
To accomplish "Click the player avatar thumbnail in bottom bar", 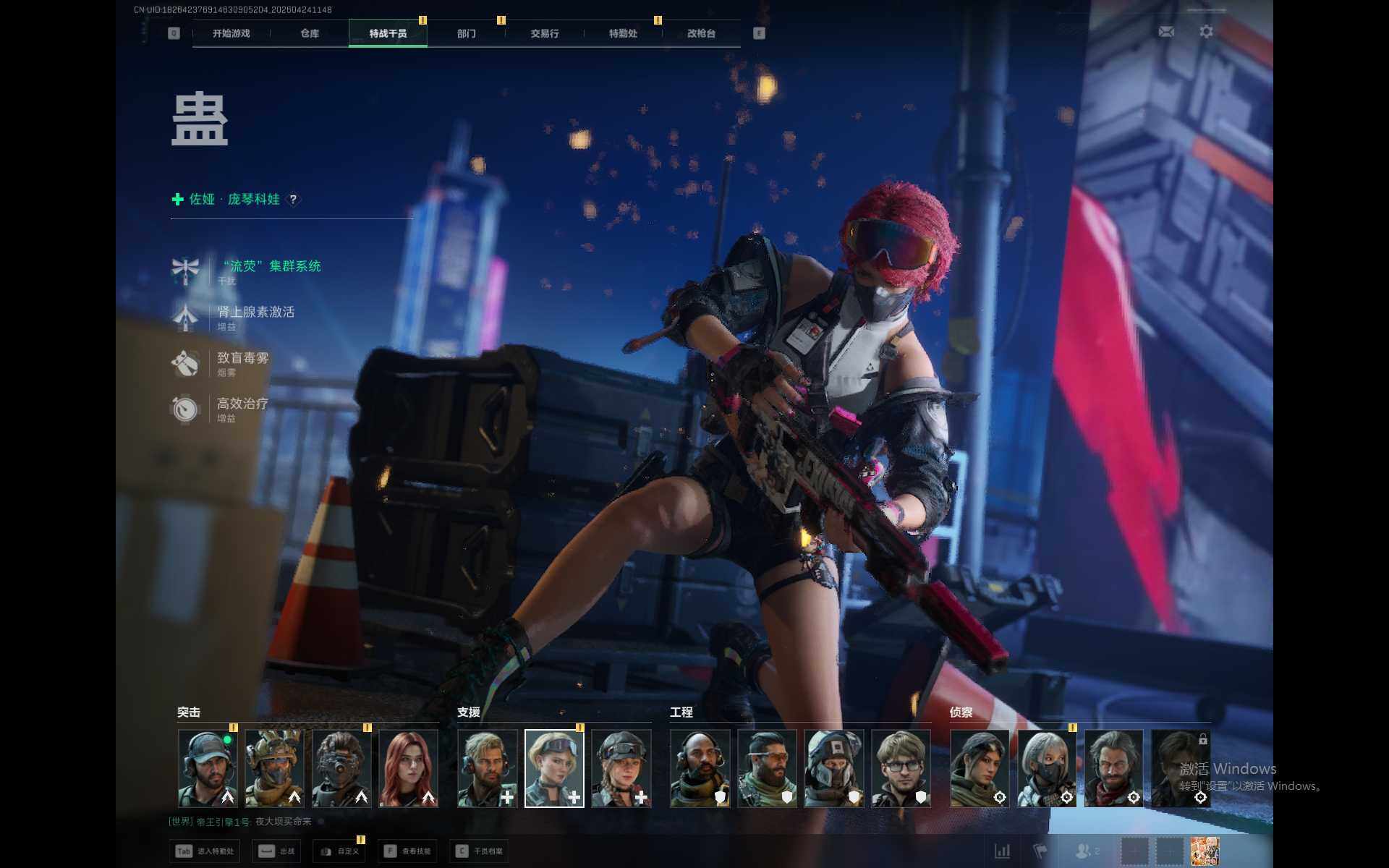I will tap(1205, 851).
